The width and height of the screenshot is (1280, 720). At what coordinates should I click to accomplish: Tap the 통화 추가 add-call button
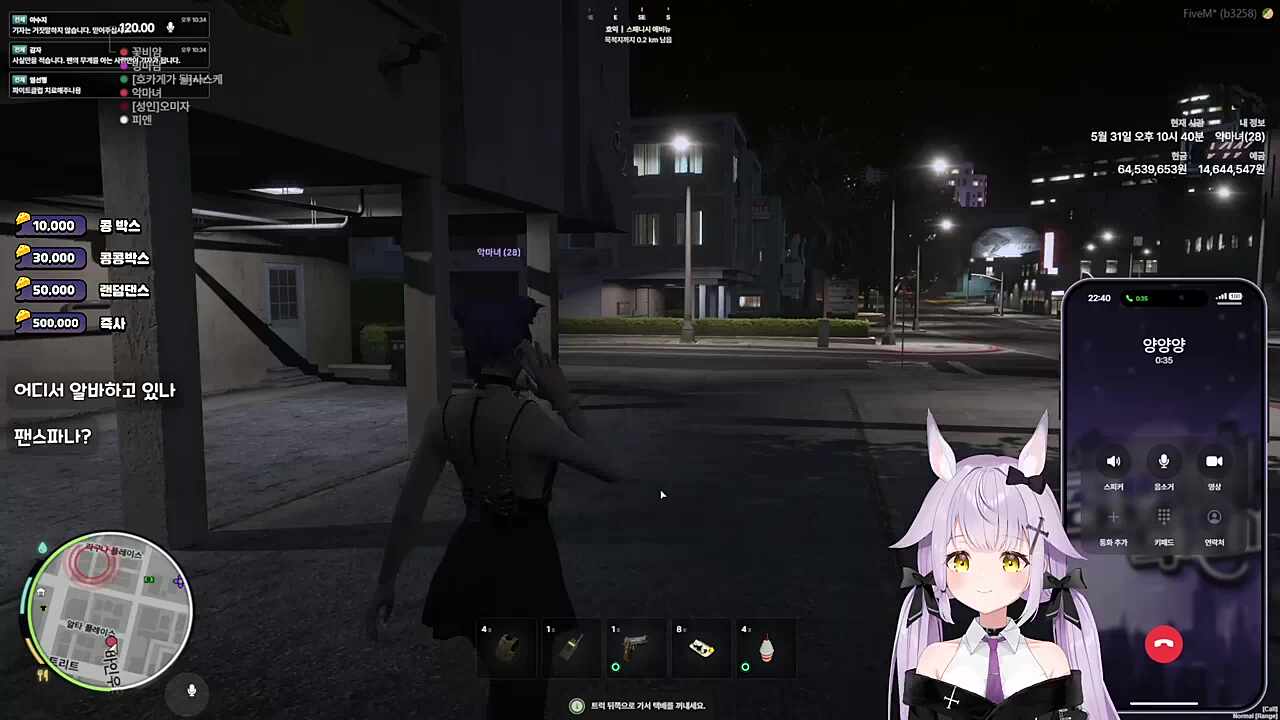click(1113, 518)
